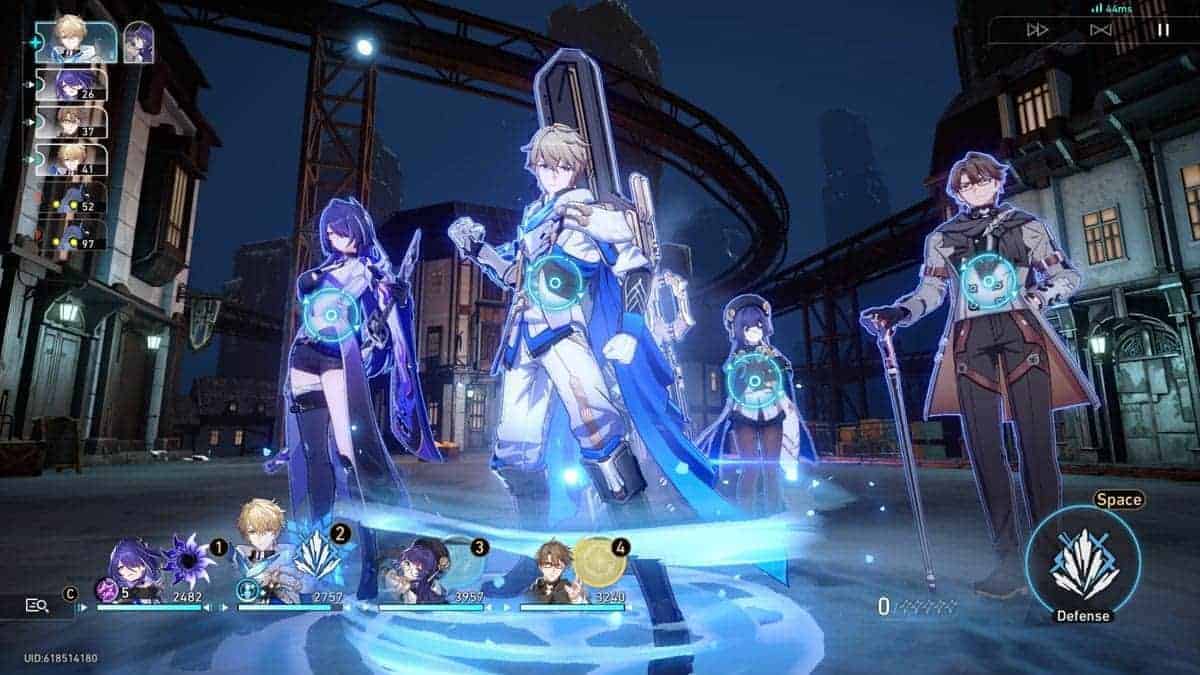1200x675 pixels.
Task: Select the turn-order entry numbered 41
Action: point(71,159)
